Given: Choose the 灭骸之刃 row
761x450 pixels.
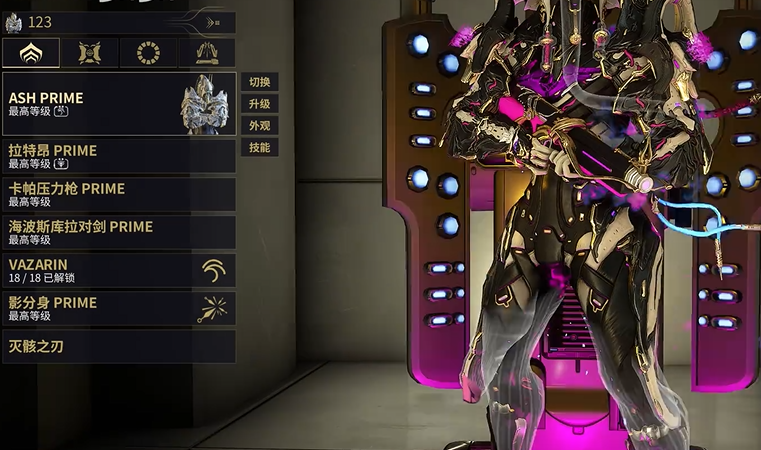Looking at the screenshot, I should coord(119,346).
